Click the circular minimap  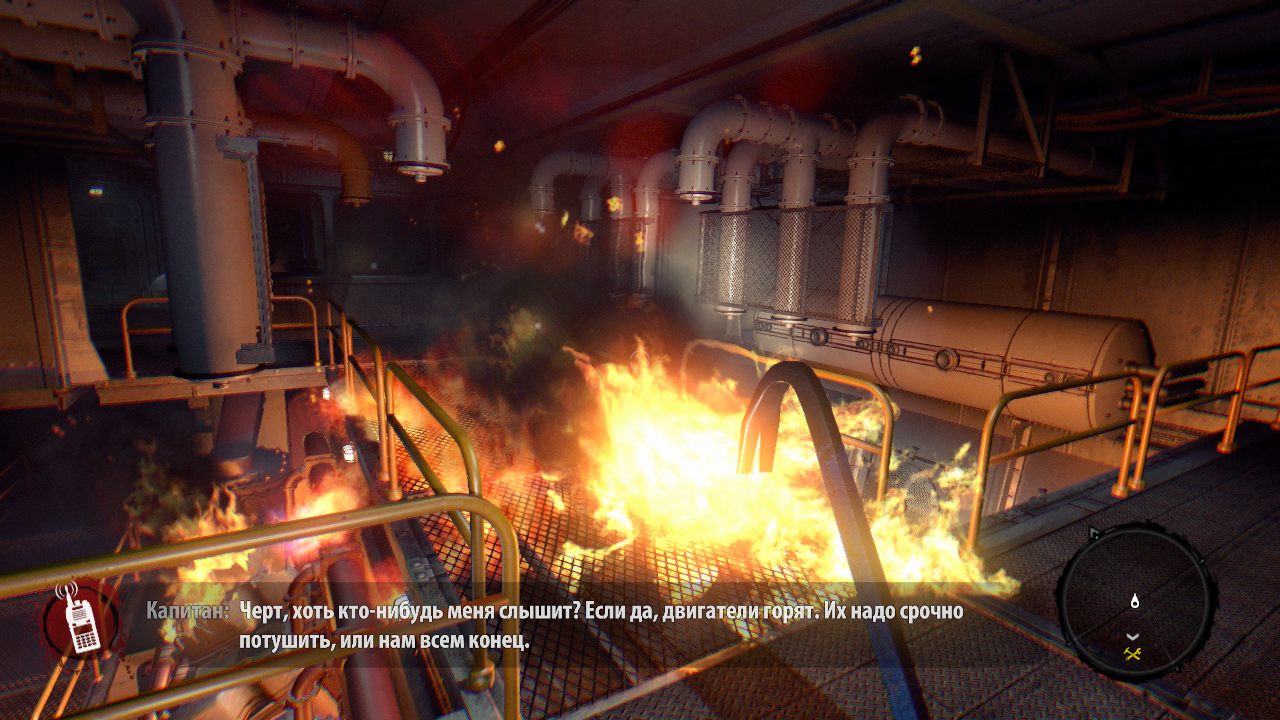(x=1135, y=602)
